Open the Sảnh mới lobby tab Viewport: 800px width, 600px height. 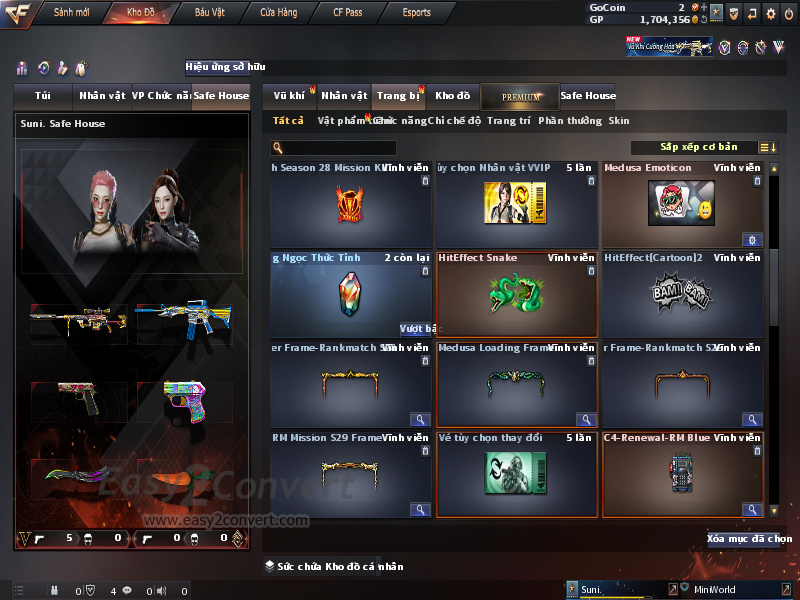click(x=72, y=13)
